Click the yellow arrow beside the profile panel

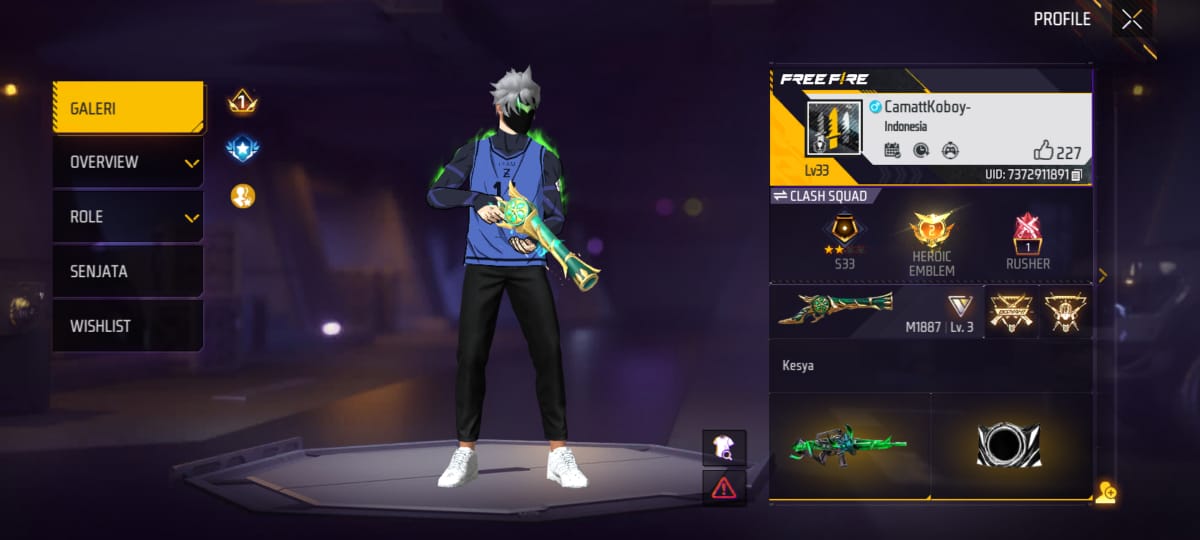point(1102,275)
